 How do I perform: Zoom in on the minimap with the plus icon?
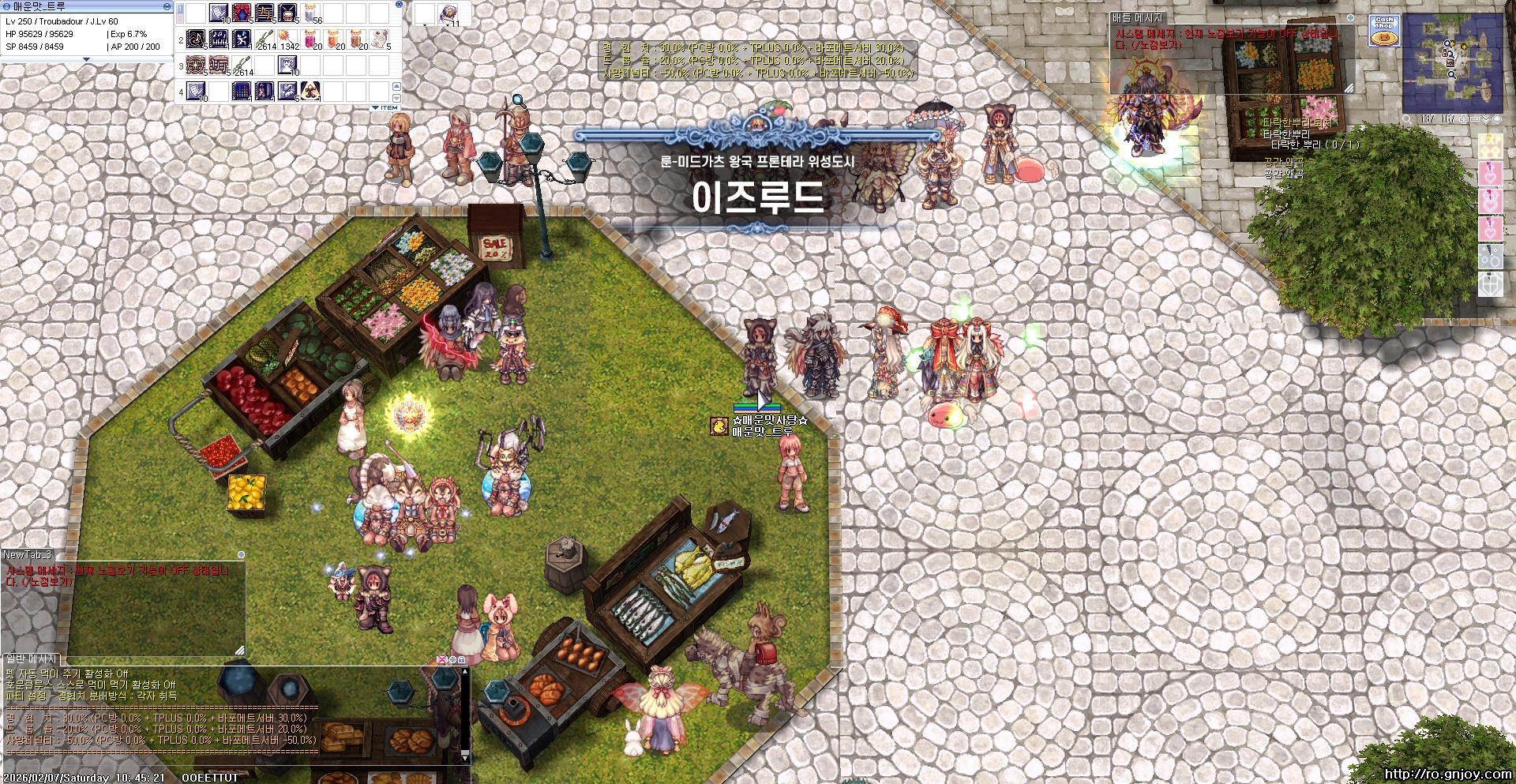point(1464,118)
